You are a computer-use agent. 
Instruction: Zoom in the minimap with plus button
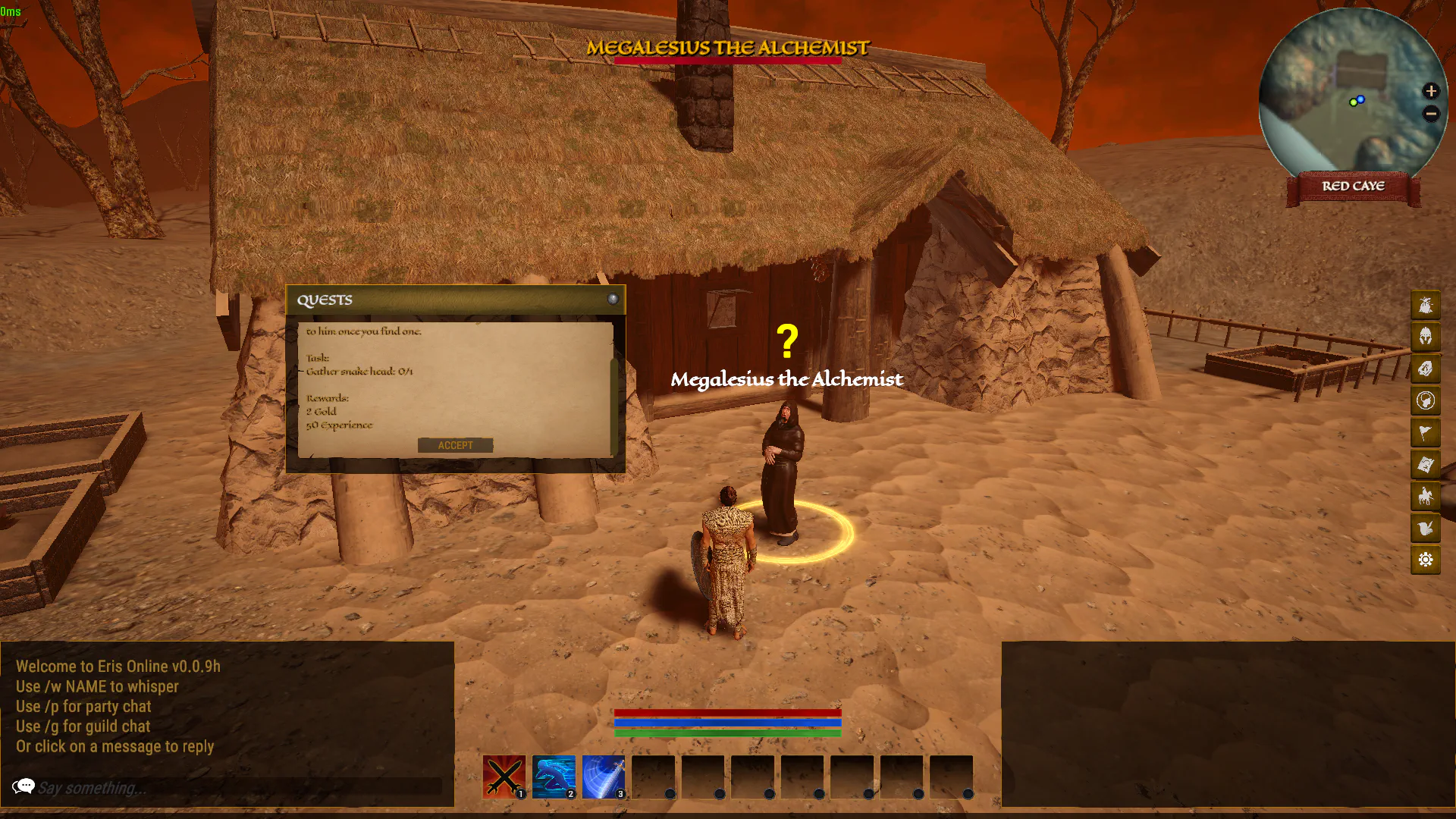tap(1431, 91)
